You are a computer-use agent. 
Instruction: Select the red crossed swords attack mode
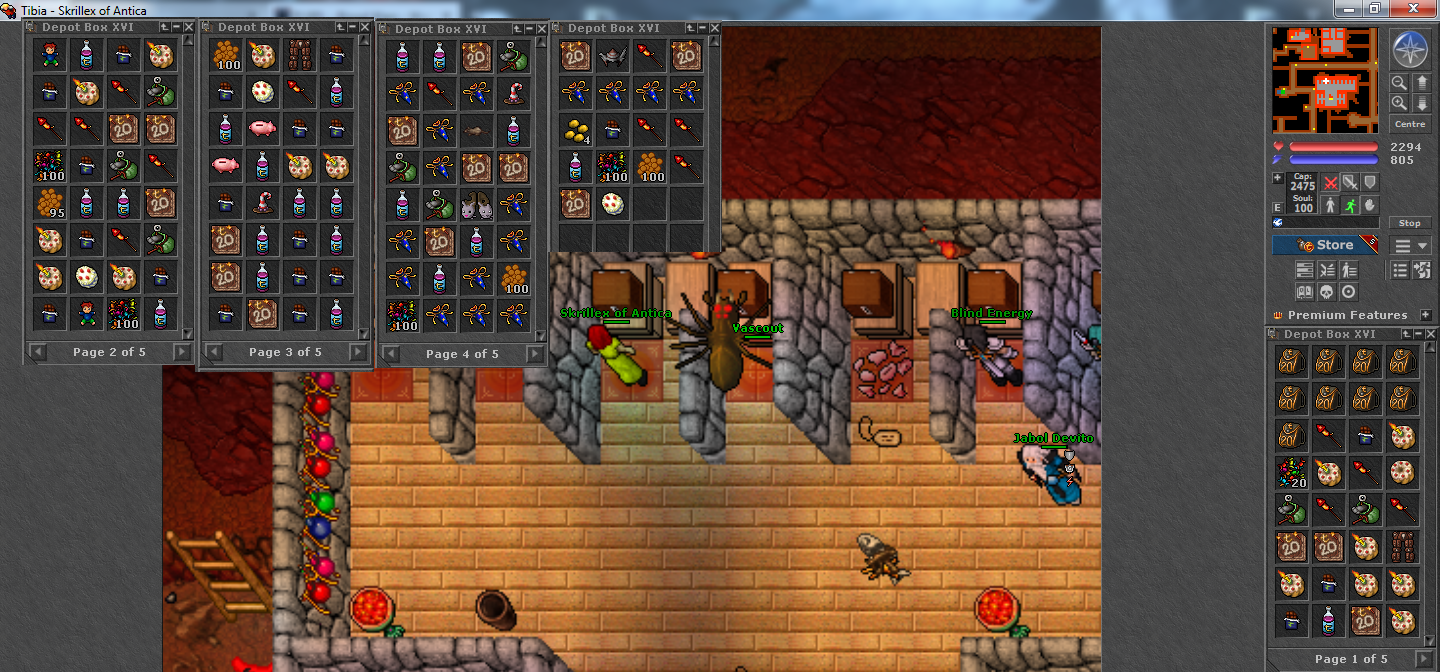(1330, 183)
